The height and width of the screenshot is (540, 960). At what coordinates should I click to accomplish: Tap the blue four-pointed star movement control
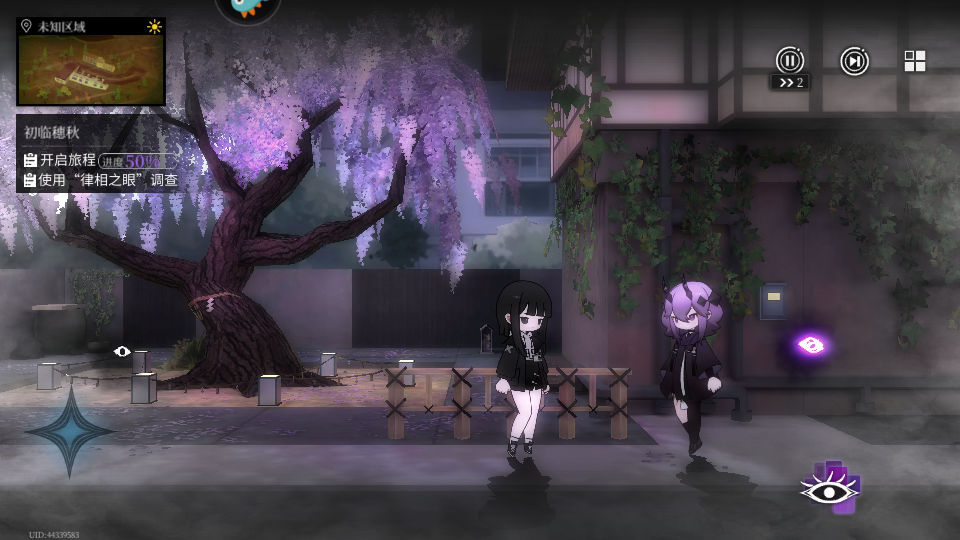tap(70, 431)
